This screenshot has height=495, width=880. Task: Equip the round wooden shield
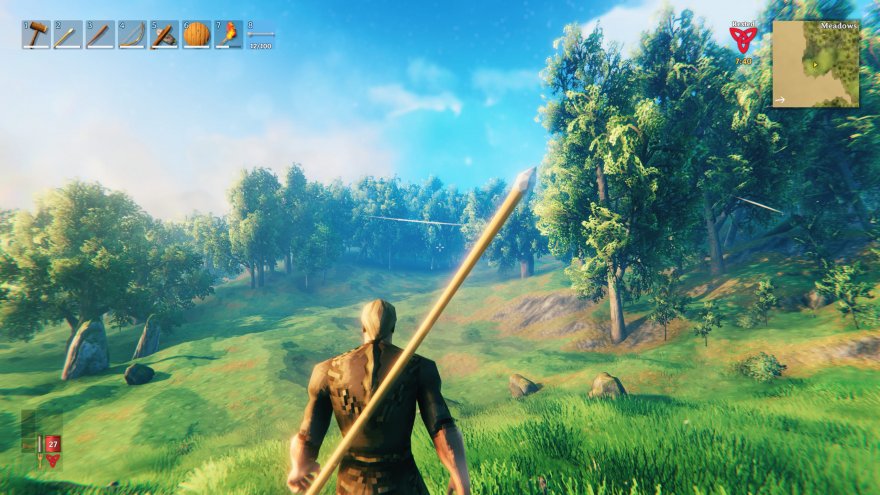(x=197, y=35)
